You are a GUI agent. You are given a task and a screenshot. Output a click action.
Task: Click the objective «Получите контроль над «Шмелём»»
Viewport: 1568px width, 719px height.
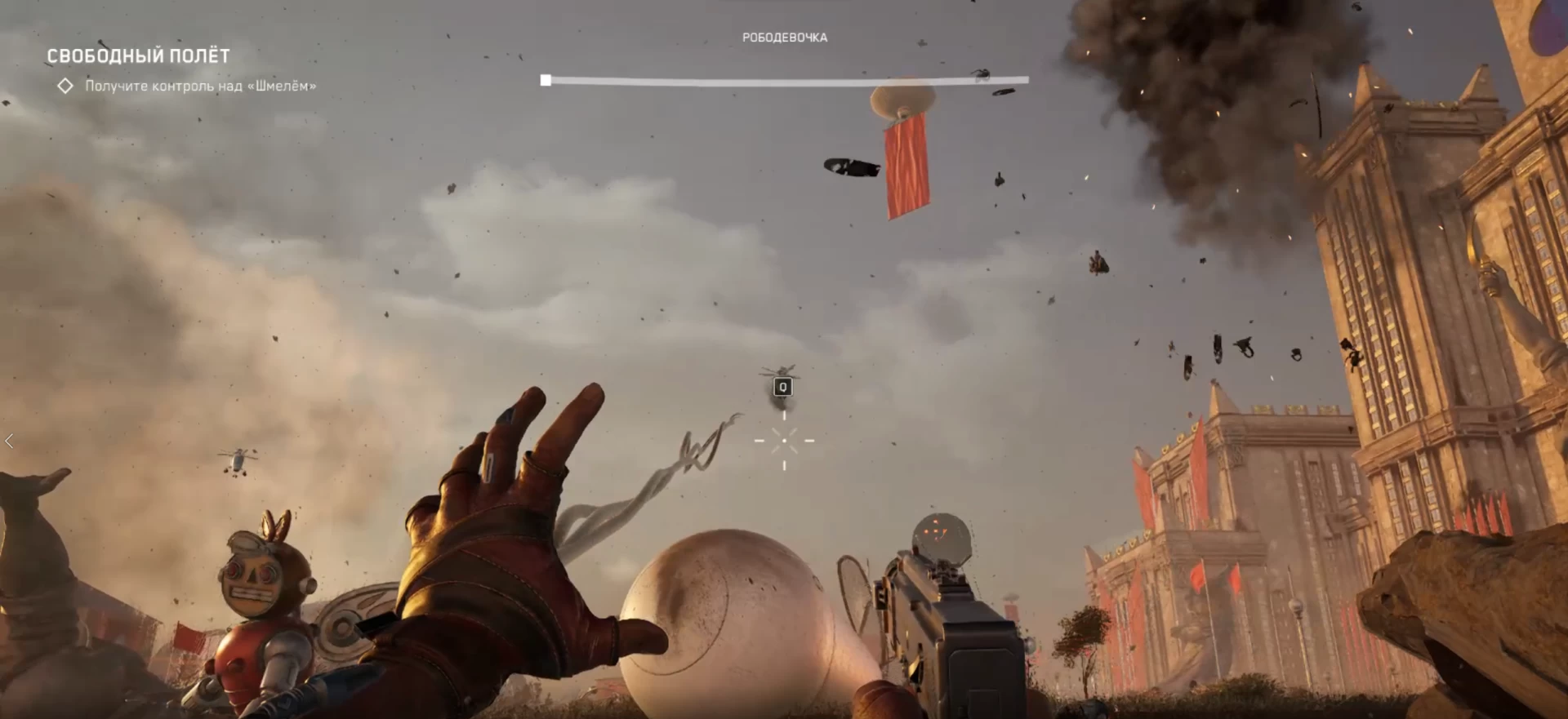200,86
